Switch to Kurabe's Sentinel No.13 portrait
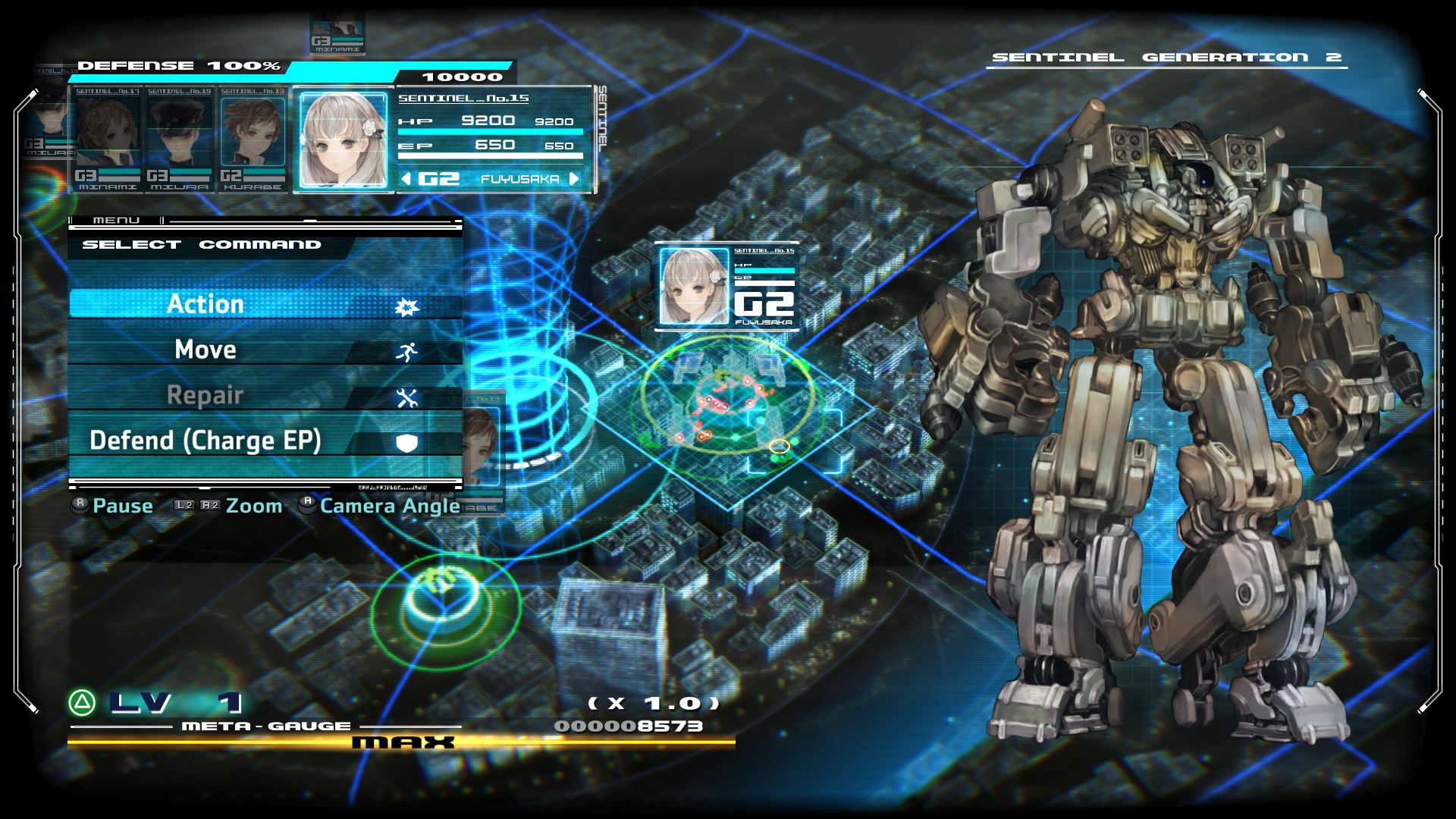 (253, 138)
